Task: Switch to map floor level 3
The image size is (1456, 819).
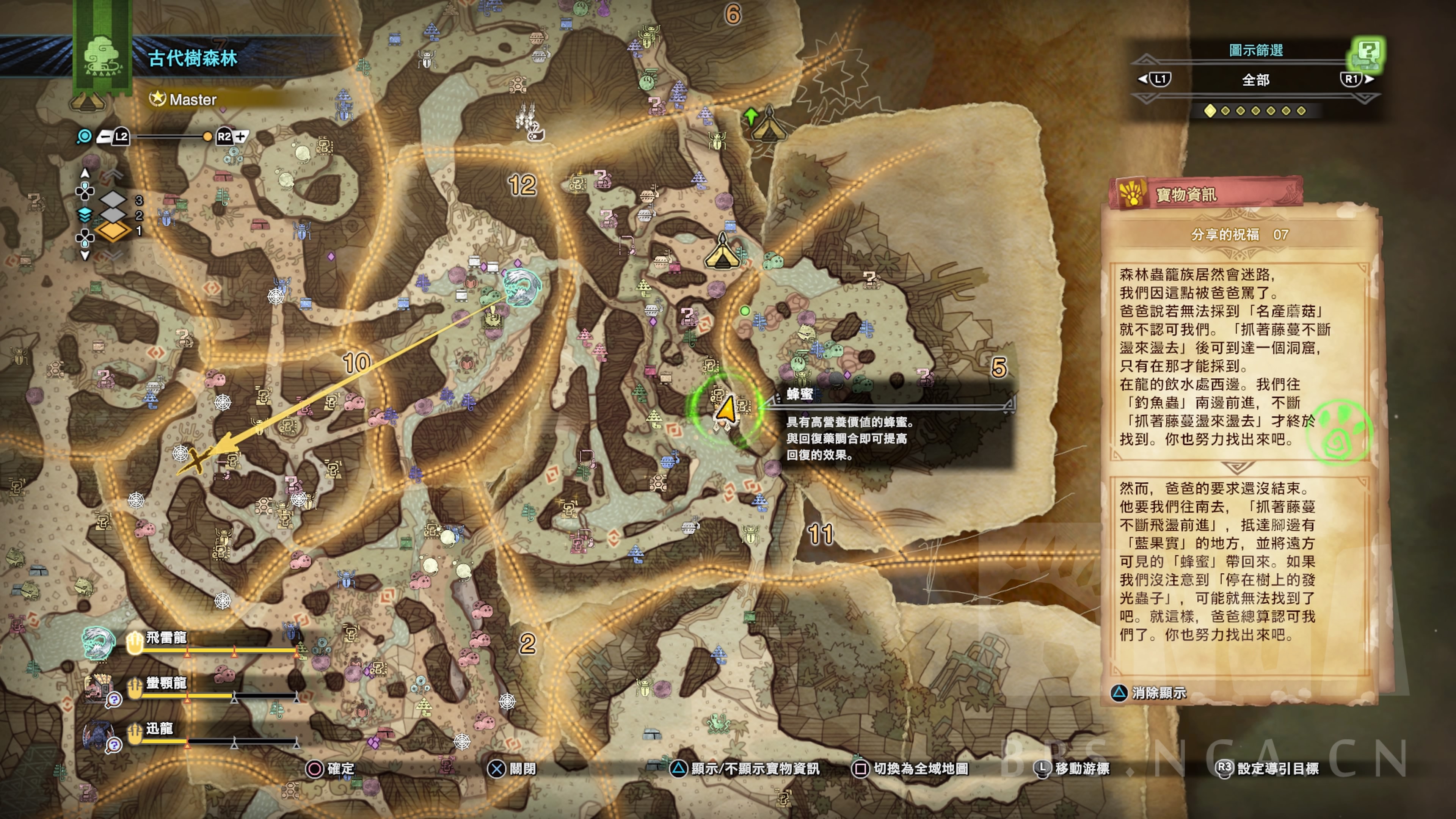Action: tap(114, 199)
